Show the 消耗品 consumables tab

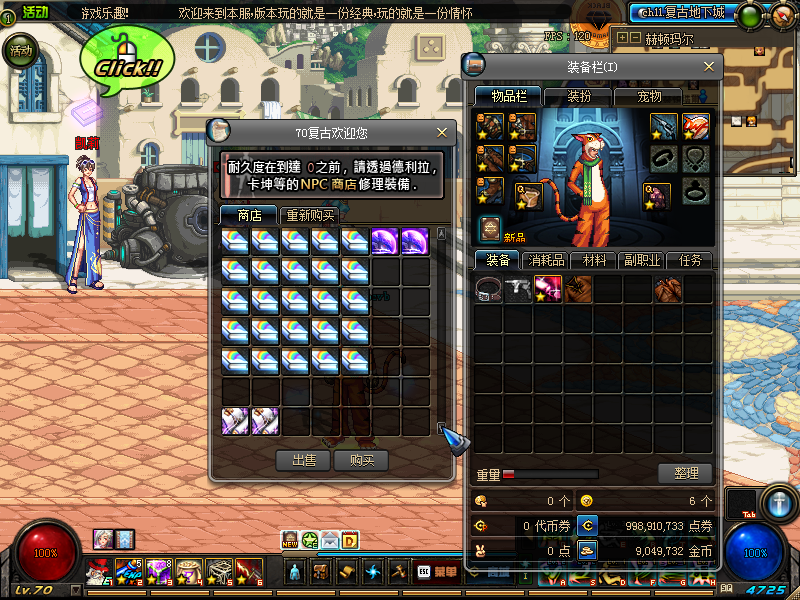coord(548,260)
